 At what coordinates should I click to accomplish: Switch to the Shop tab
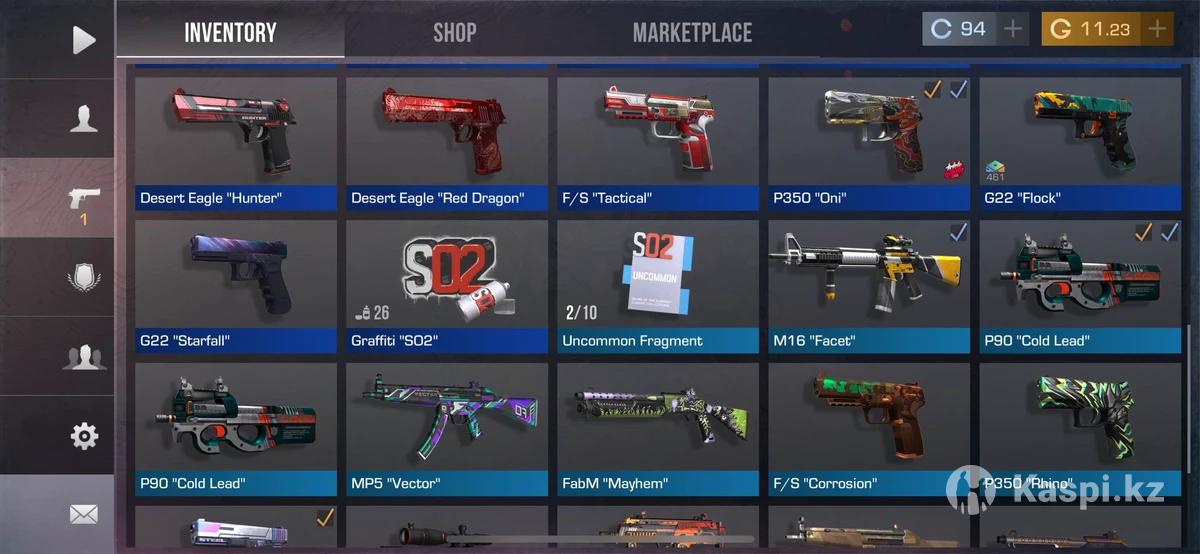pyautogui.click(x=454, y=33)
